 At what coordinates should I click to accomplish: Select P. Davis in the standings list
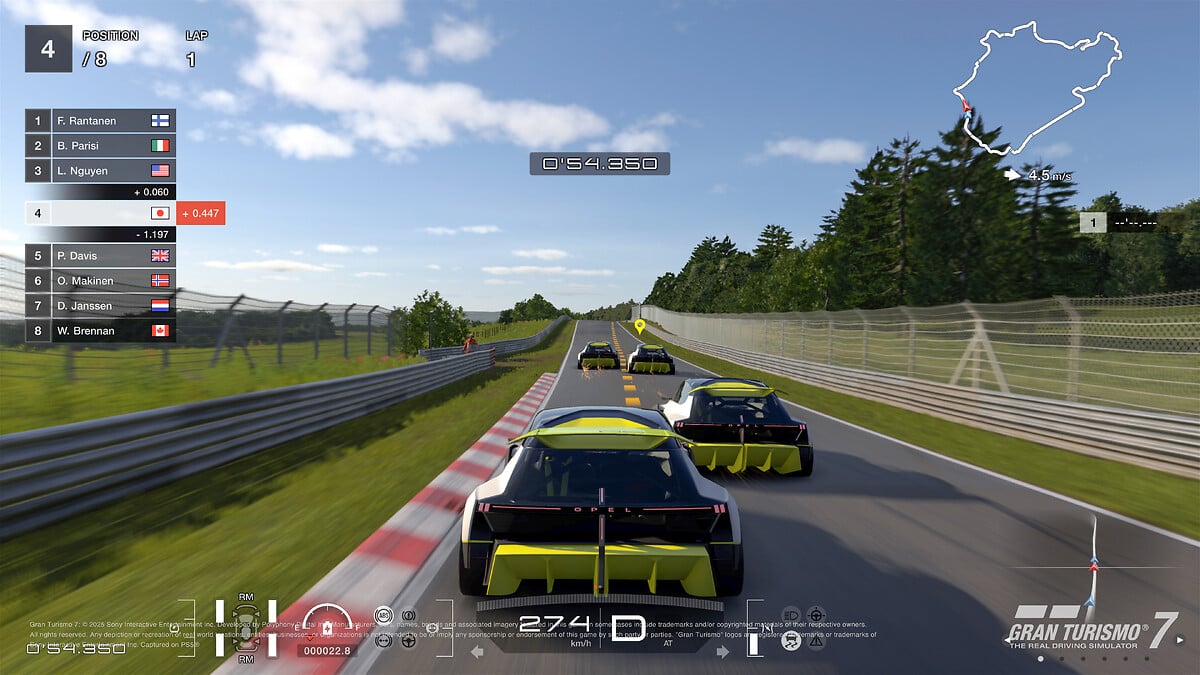[x=100, y=256]
